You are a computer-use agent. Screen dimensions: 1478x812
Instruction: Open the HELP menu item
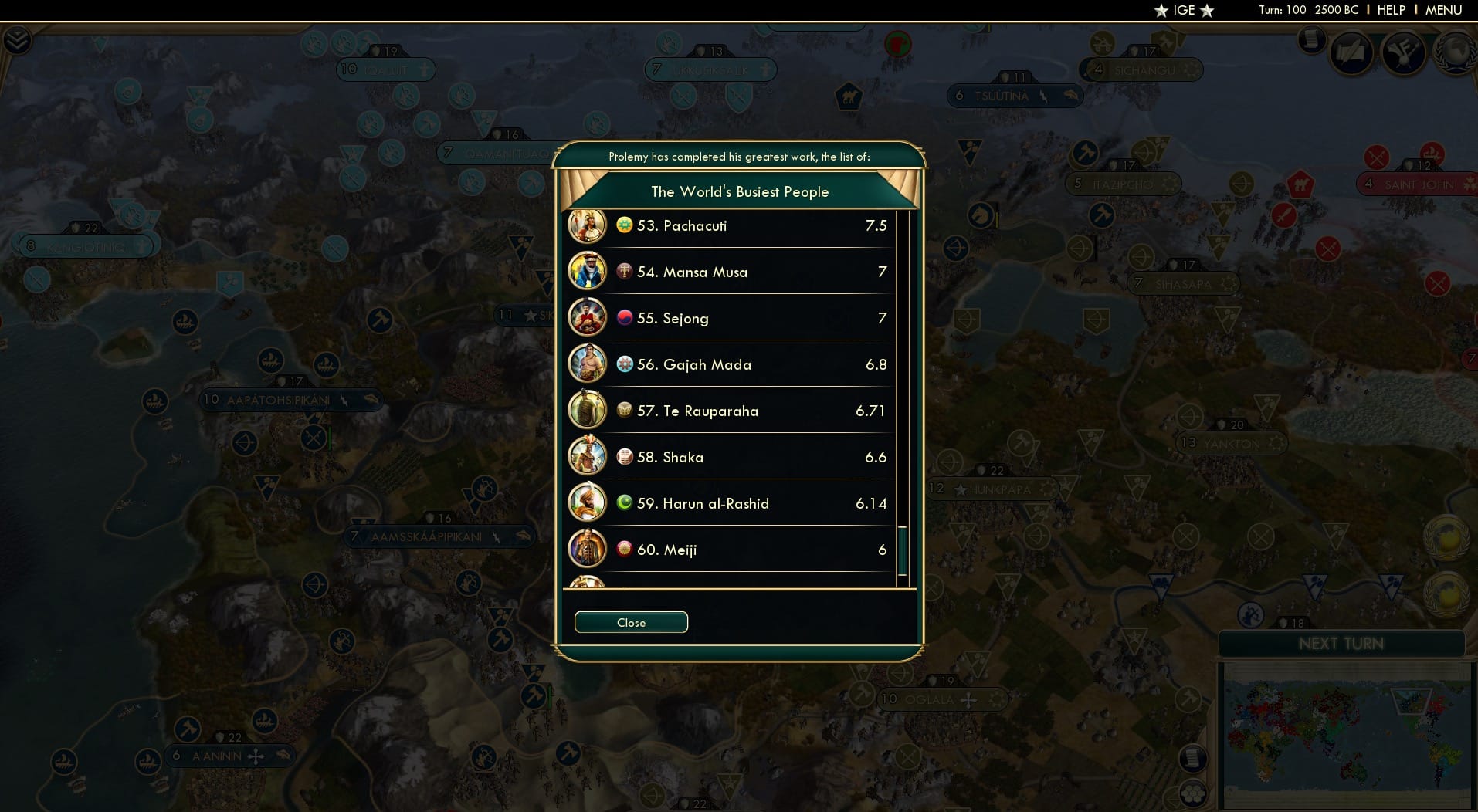(1390, 10)
